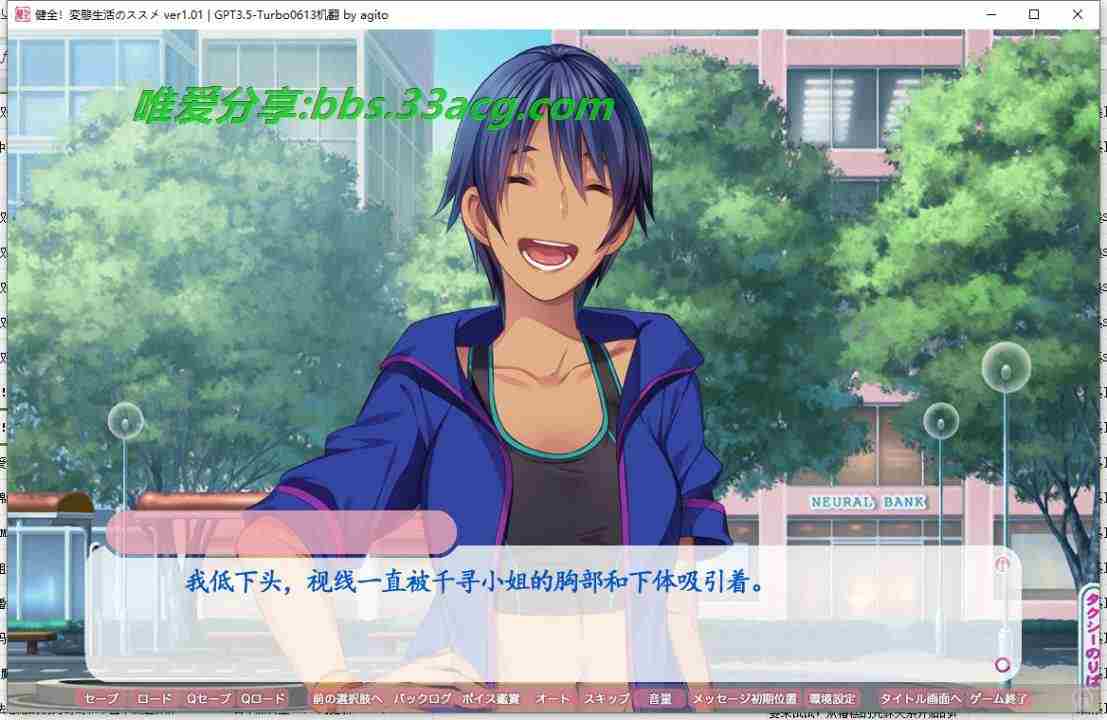The width and height of the screenshot is (1107, 720).
Task: Close the game window
Action: 1078,14
